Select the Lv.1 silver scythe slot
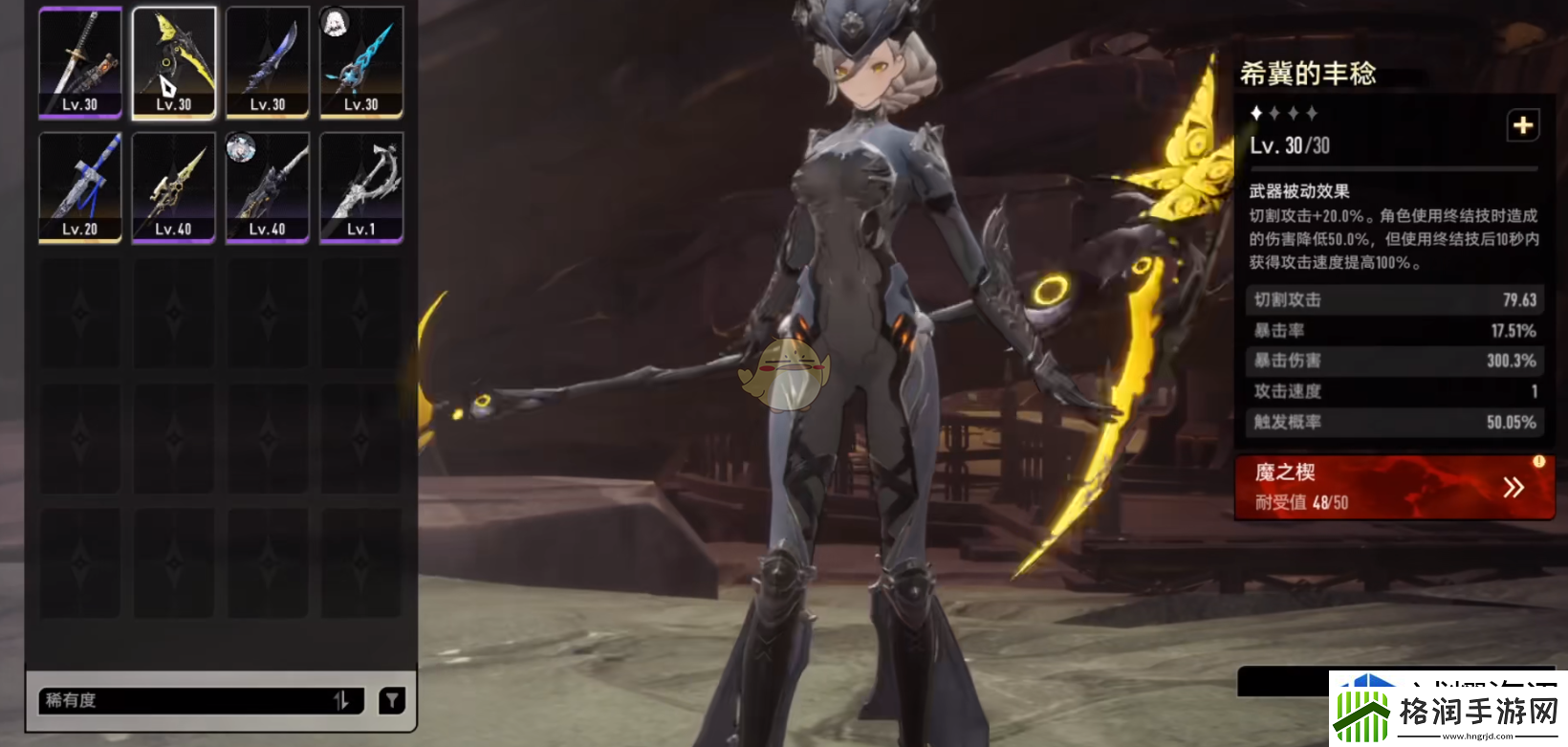The height and width of the screenshot is (747, 1568). pos(361,187)
